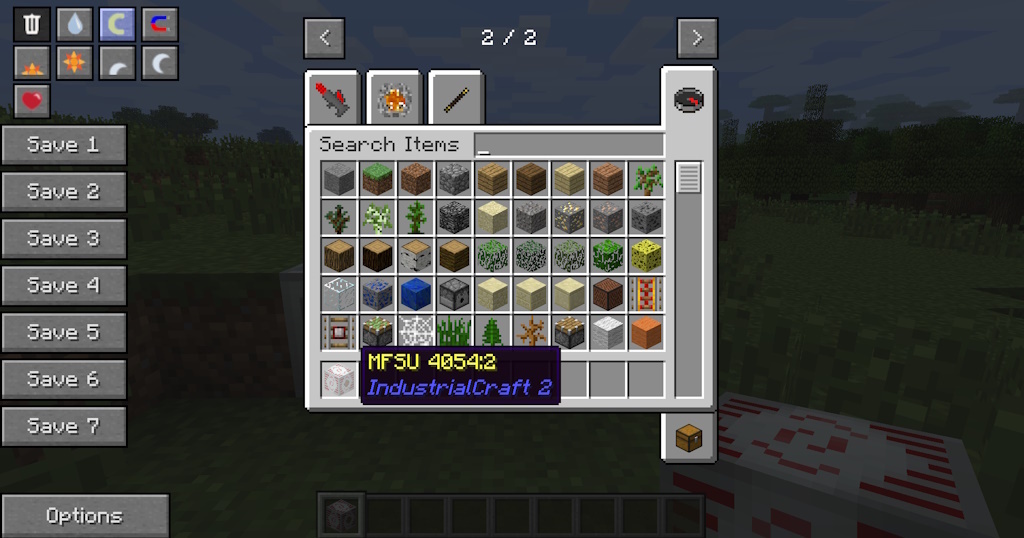Click the item list scrollbar handle

coord(688,178)
